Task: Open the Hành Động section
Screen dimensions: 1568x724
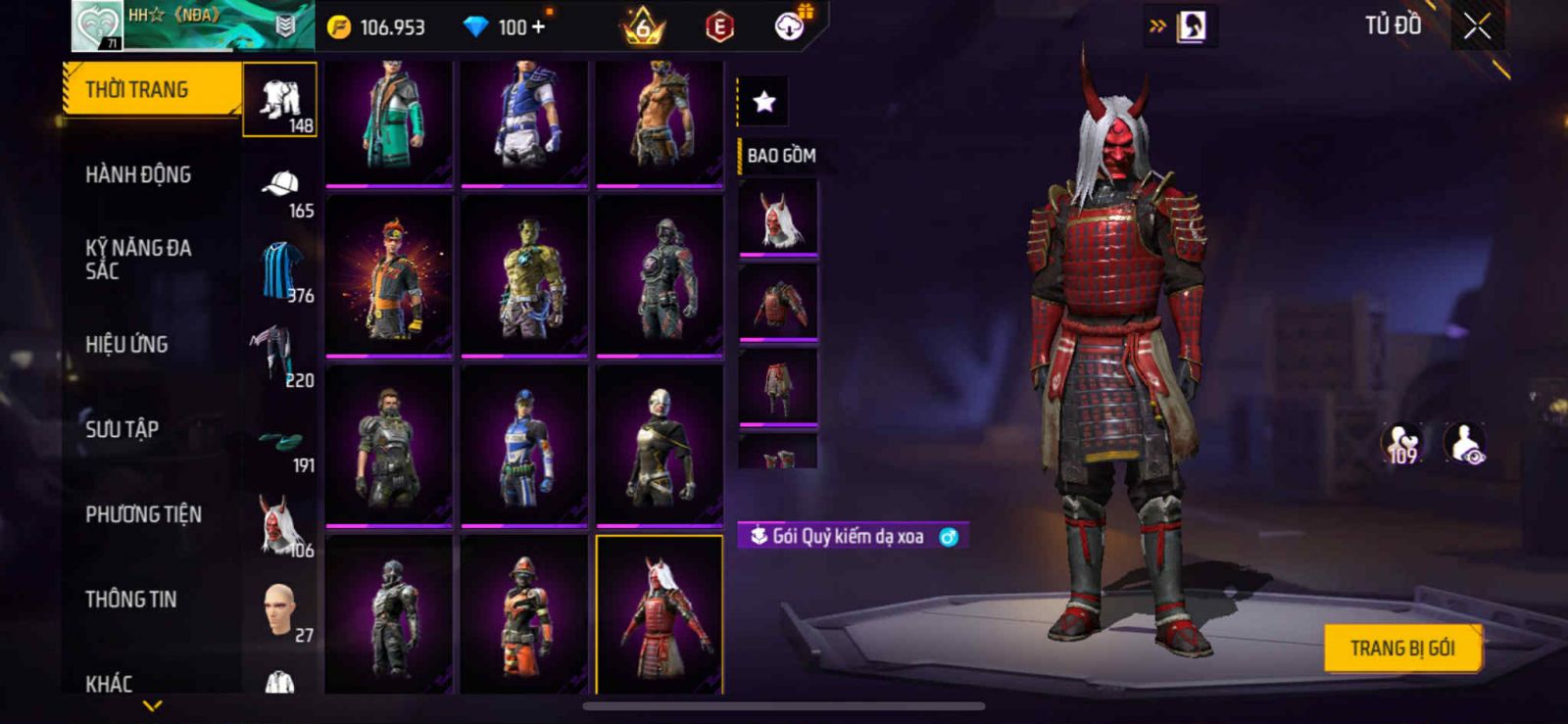Action: 138,175
